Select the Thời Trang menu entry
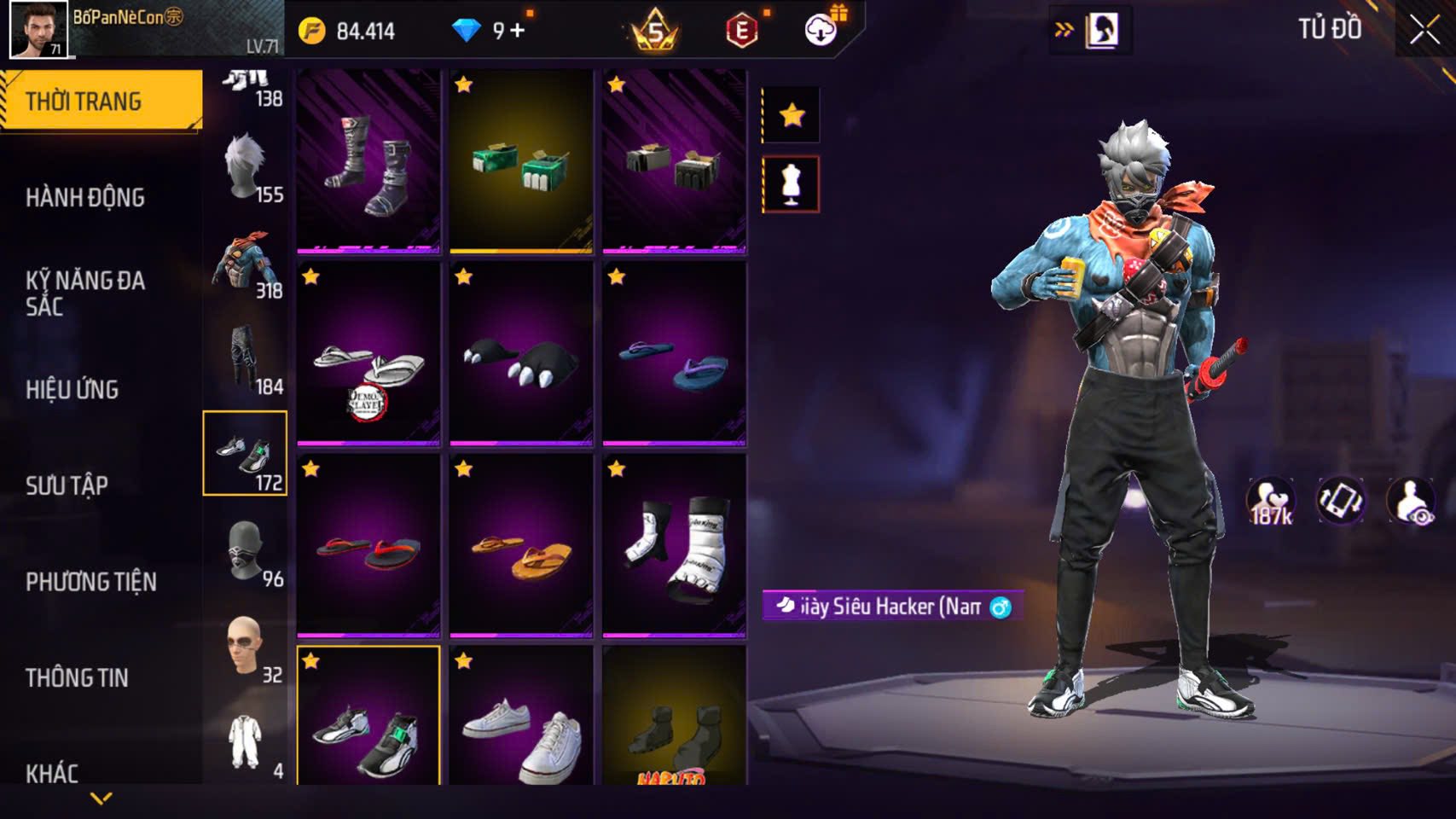The image size is (1456, 819). point(84,102)
